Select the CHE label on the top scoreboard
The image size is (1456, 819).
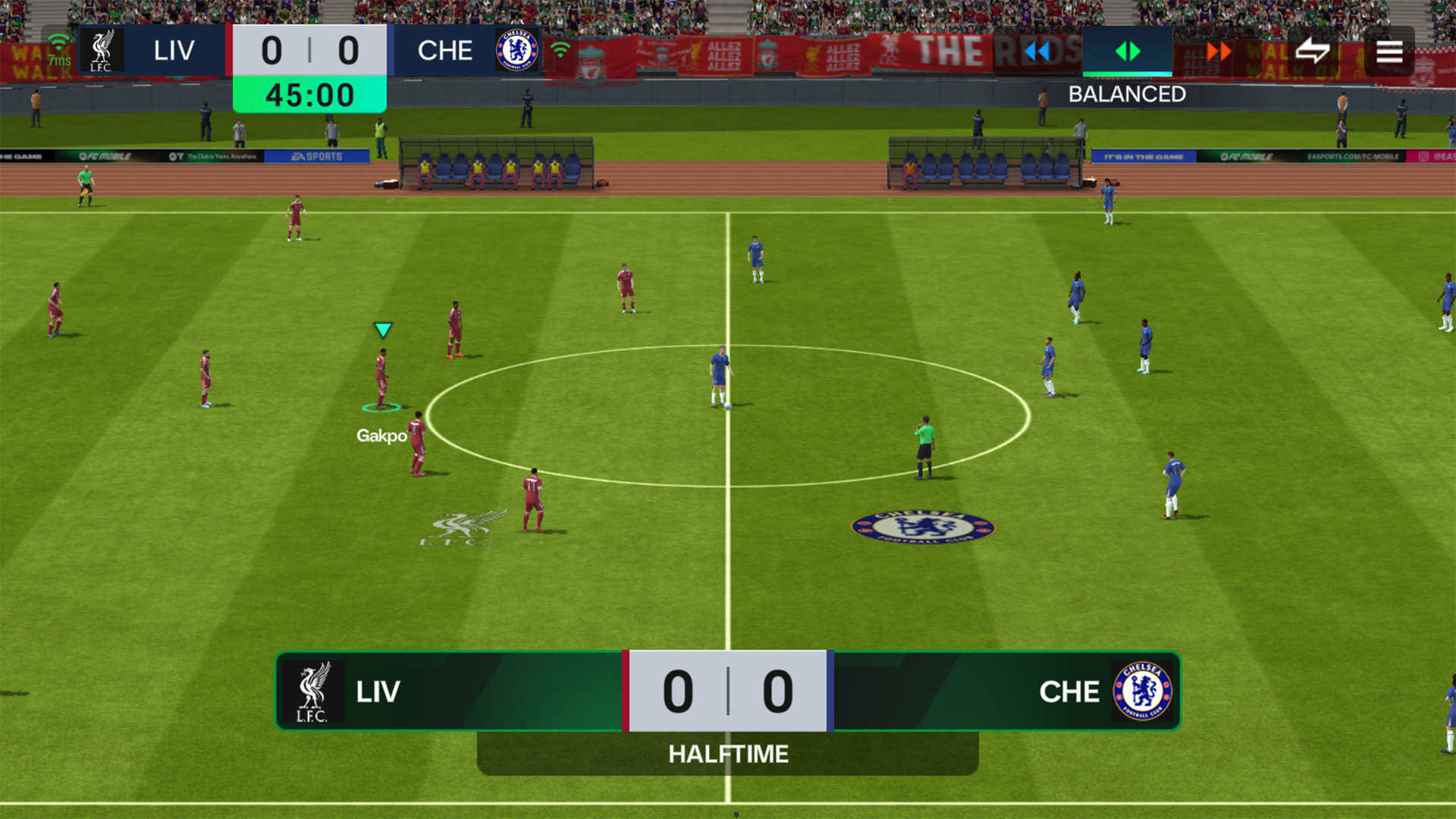pos(447,50)
